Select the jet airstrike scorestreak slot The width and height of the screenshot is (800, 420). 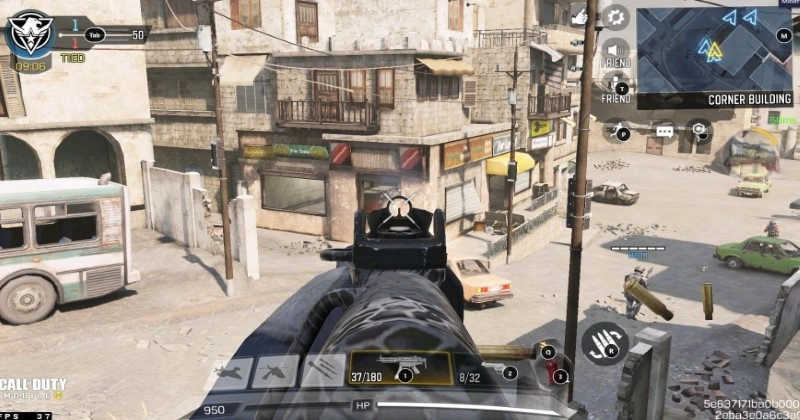(x=229, y=372)
